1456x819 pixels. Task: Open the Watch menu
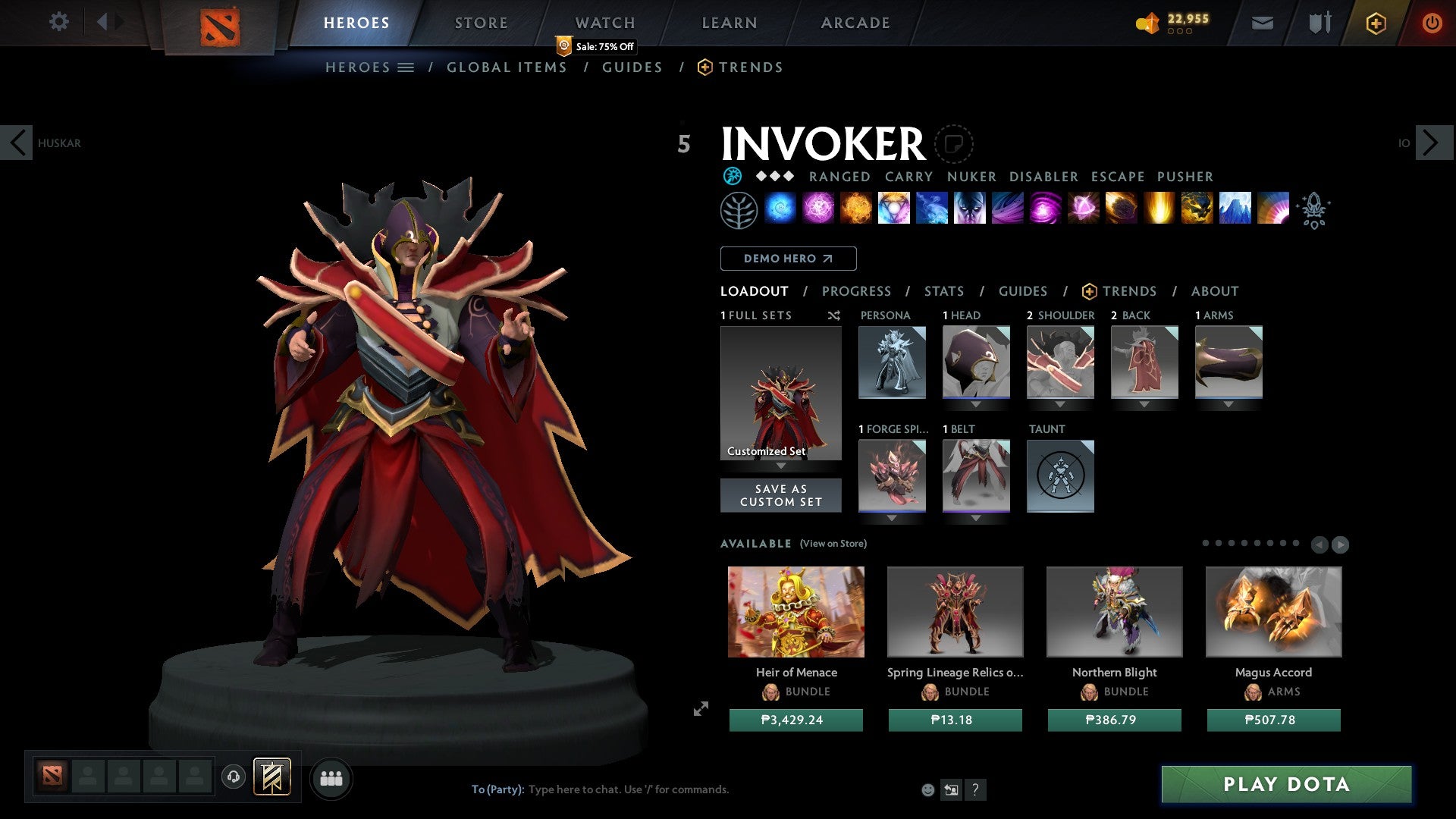pyautogui.click(x=604, y=23)
